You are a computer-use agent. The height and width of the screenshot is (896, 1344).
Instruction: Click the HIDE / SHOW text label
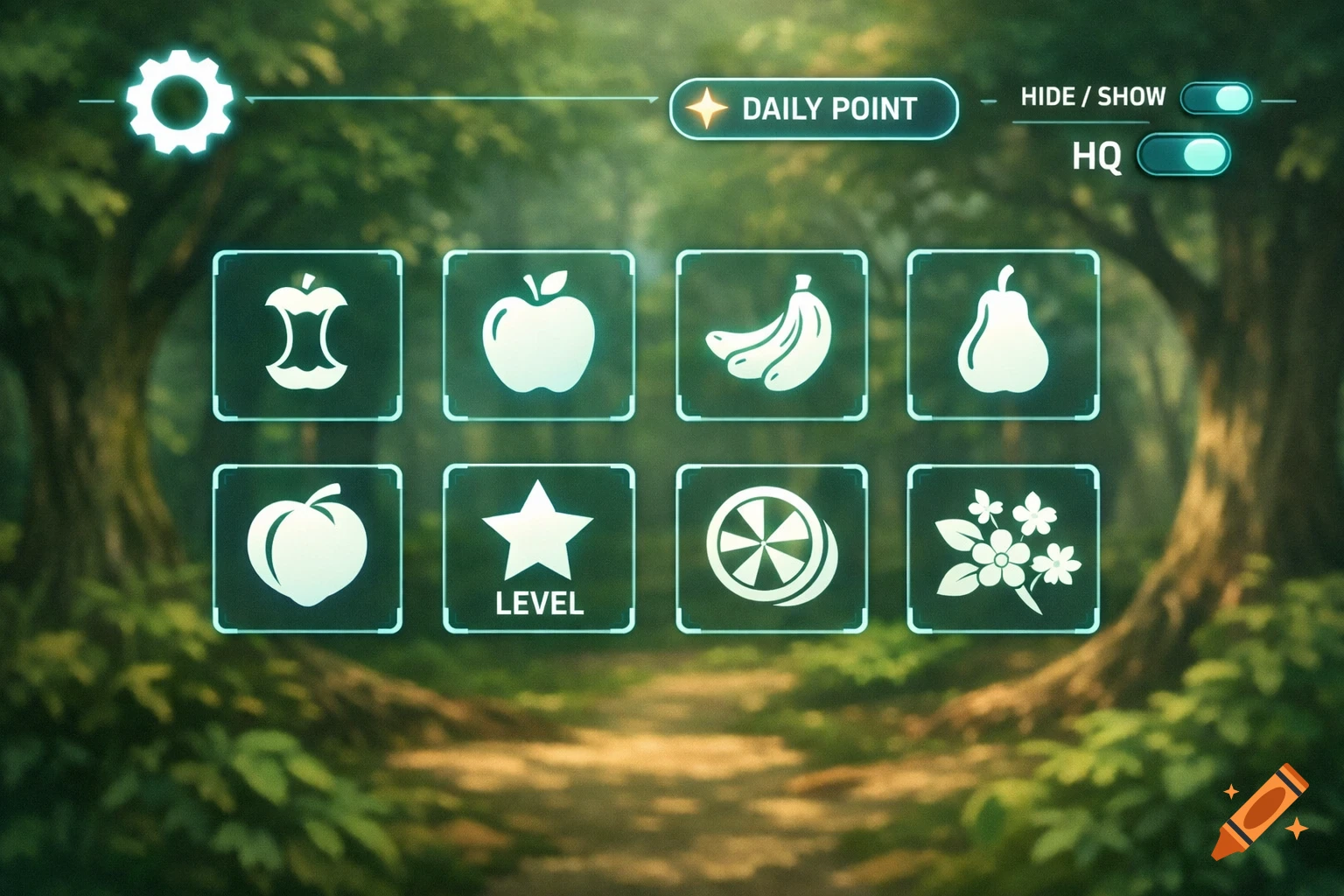pos(1092,97)
